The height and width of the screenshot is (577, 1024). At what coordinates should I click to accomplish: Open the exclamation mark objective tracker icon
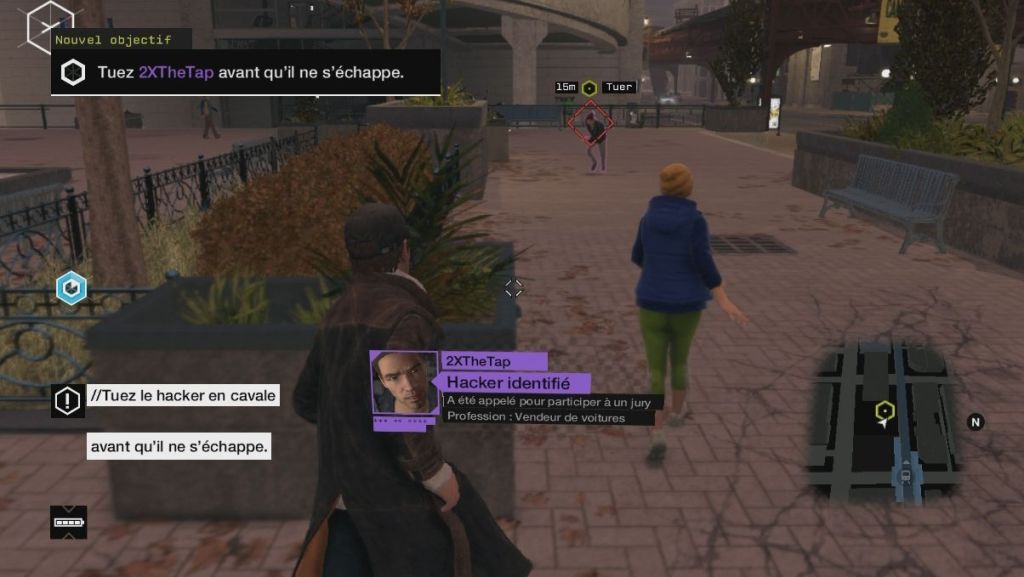(x=67, y=401)
